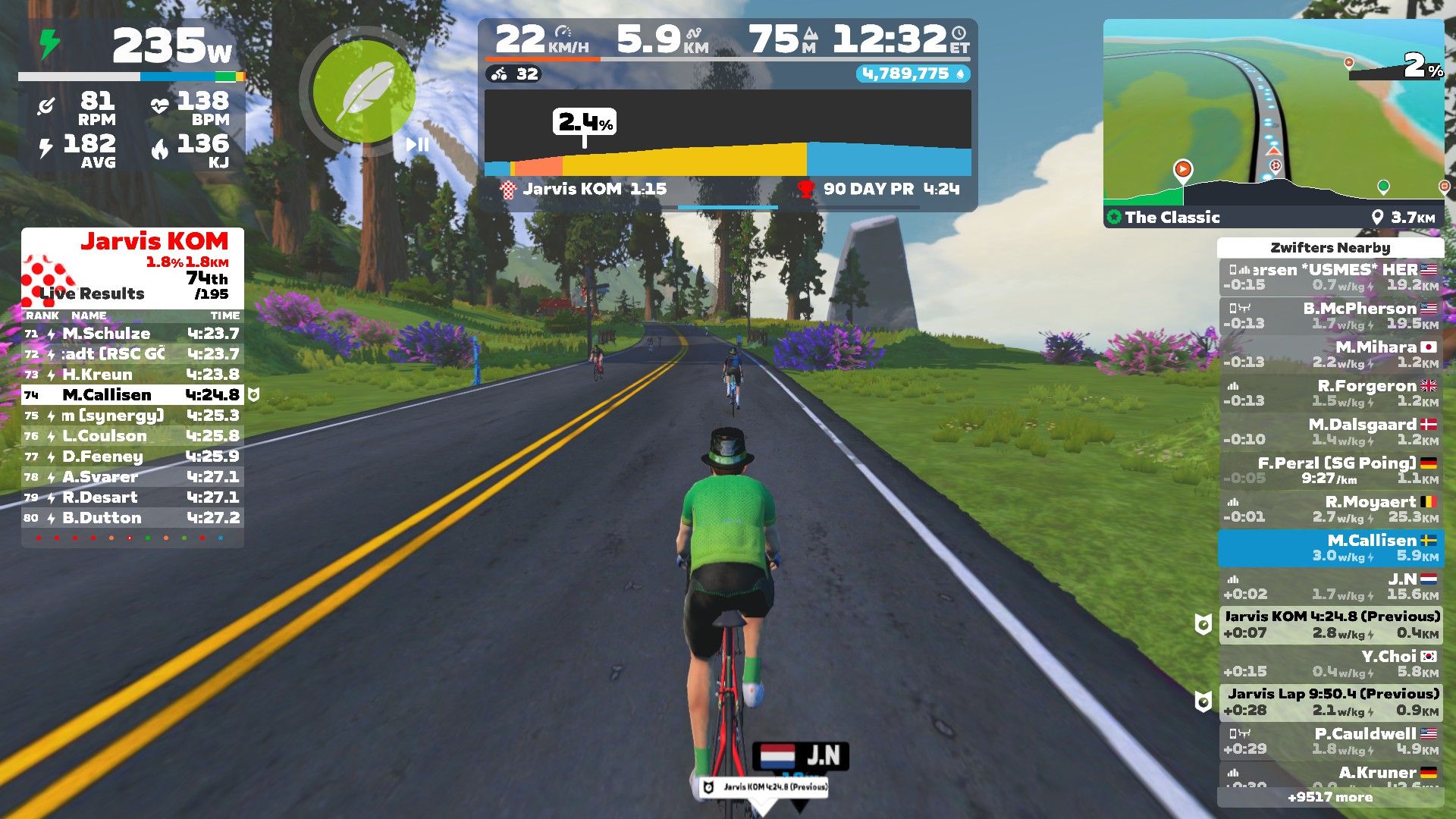Select F.Perzl (SG Poing) rider row
This screenshot has width=1456, height=819.
[1331, 470]
